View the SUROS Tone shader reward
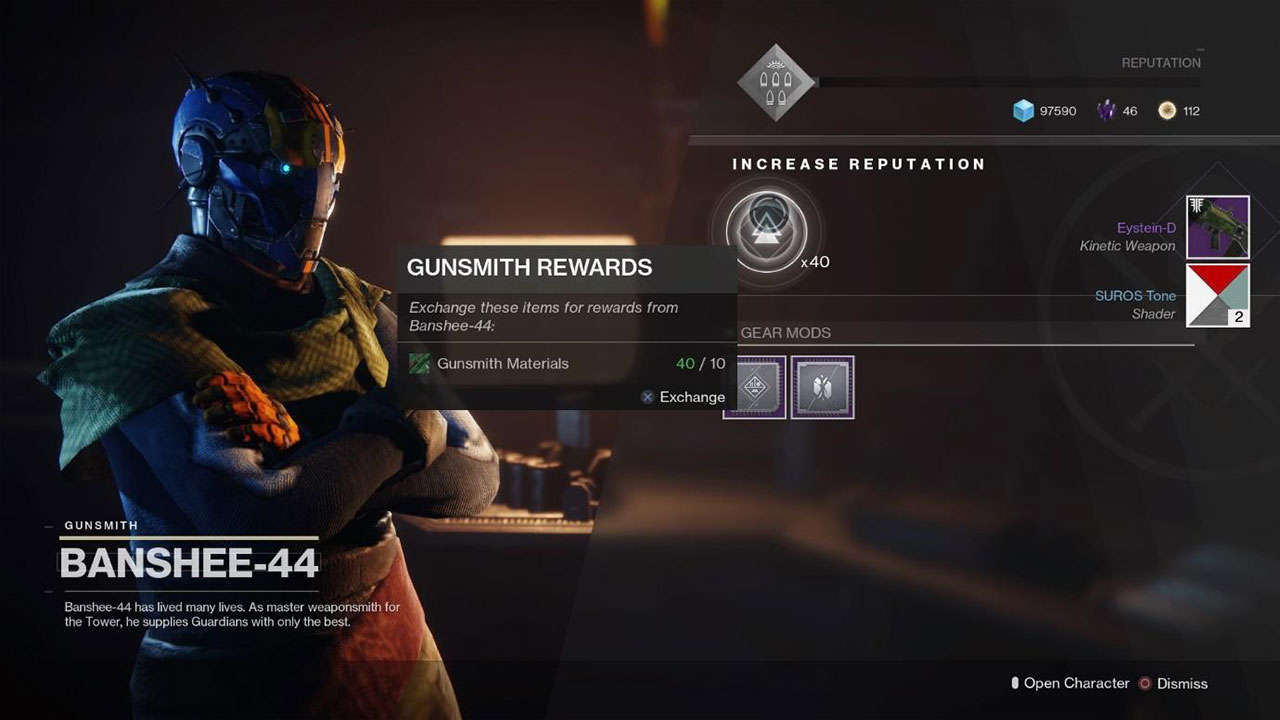The image size is (1280, 720). coord(1217,295)
